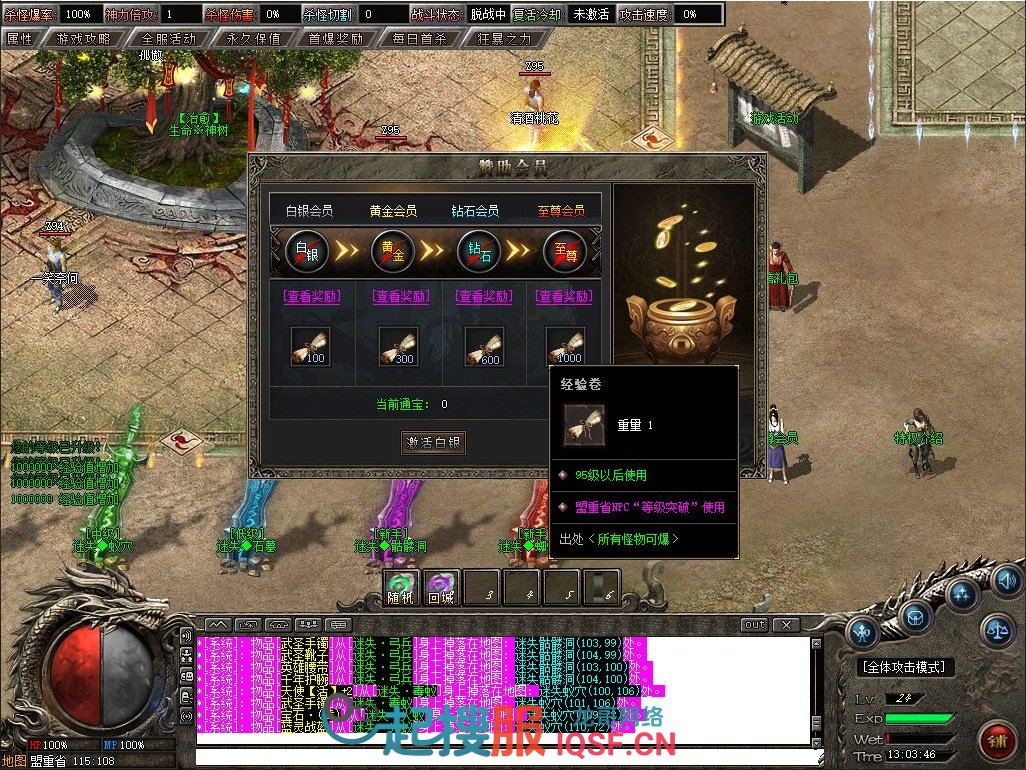The height and width of the screenshot is (770, 1026).
Task: View rewards link under 白银会员
Action: click(x=312, y=296)
